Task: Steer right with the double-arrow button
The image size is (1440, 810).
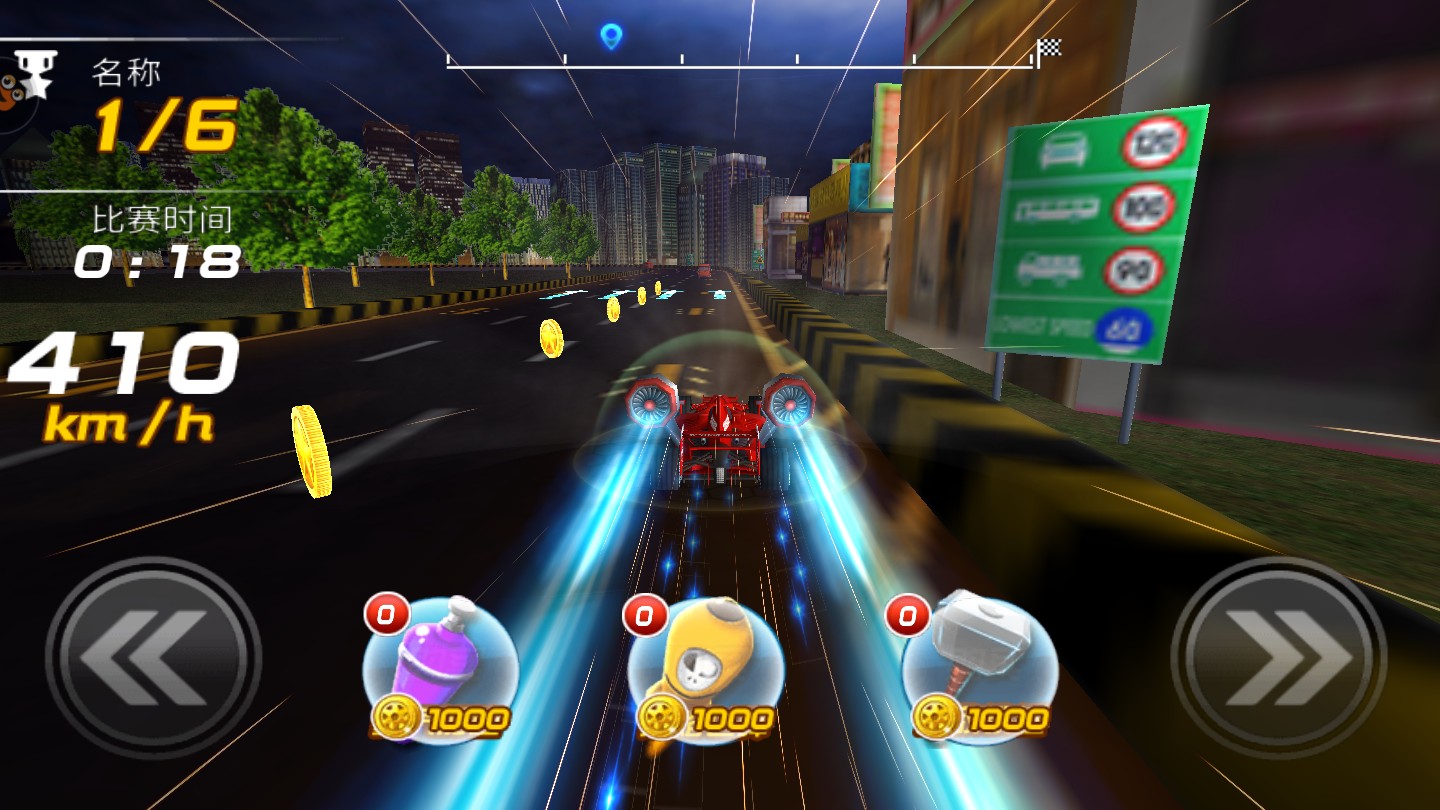Action: click(1279, 659)
